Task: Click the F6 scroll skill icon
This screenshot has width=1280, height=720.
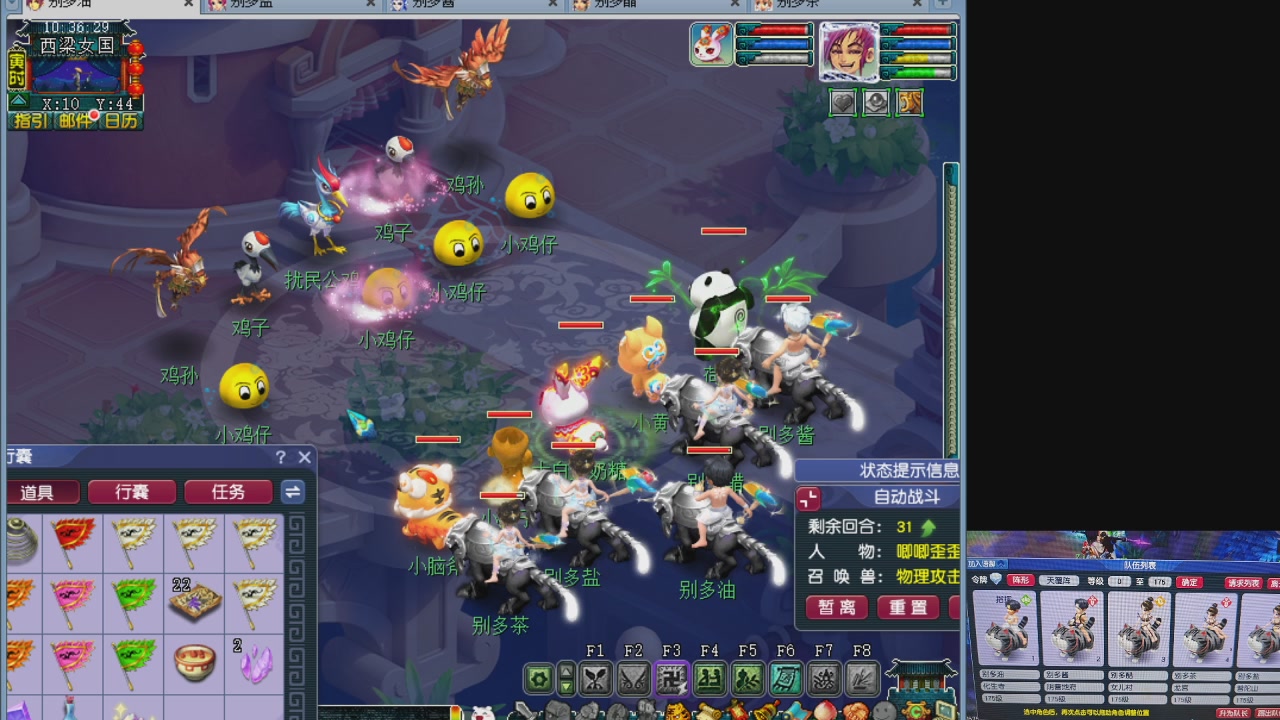Action: tap(785, 677)
